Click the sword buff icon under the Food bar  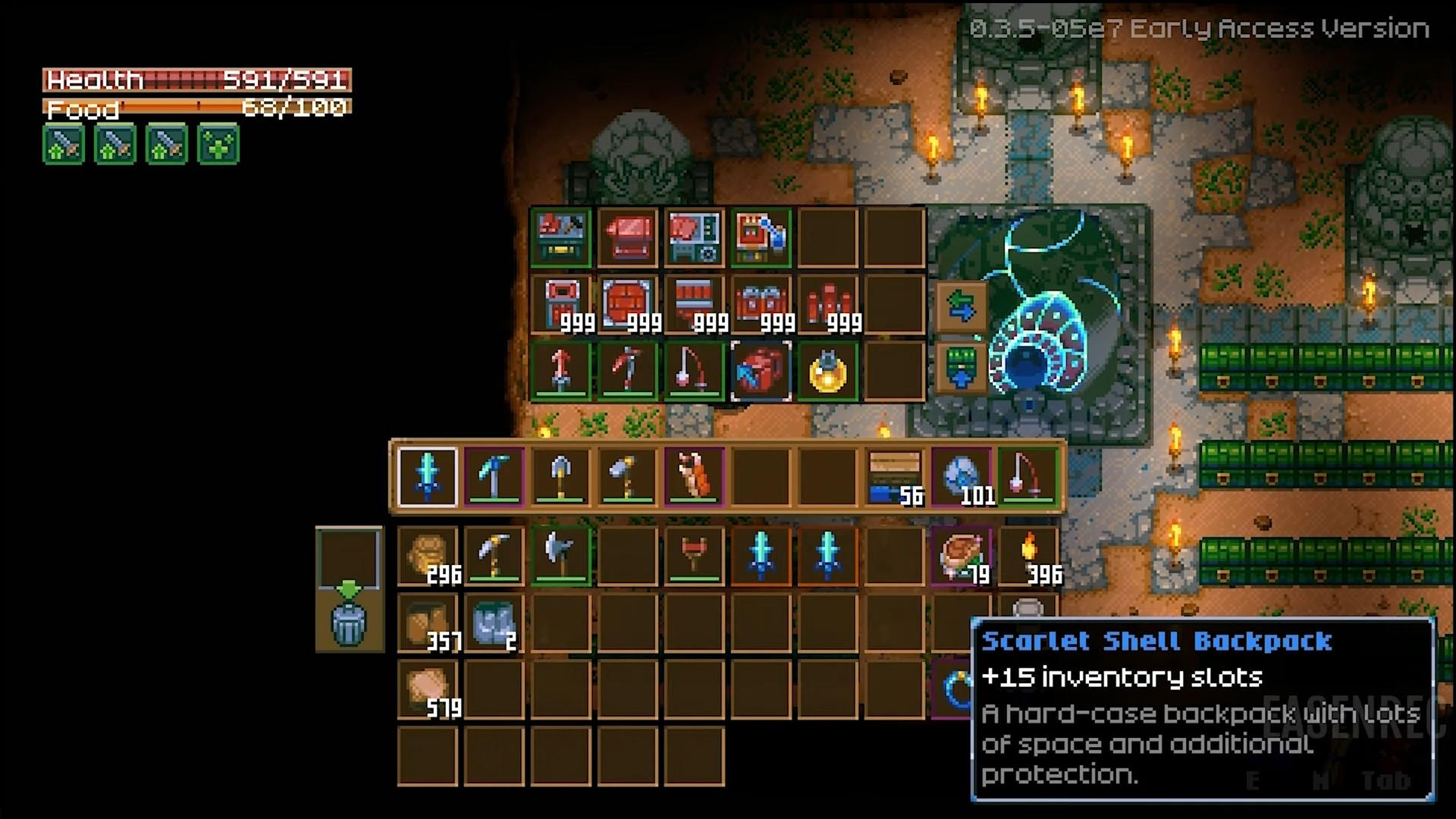(64, 144)
